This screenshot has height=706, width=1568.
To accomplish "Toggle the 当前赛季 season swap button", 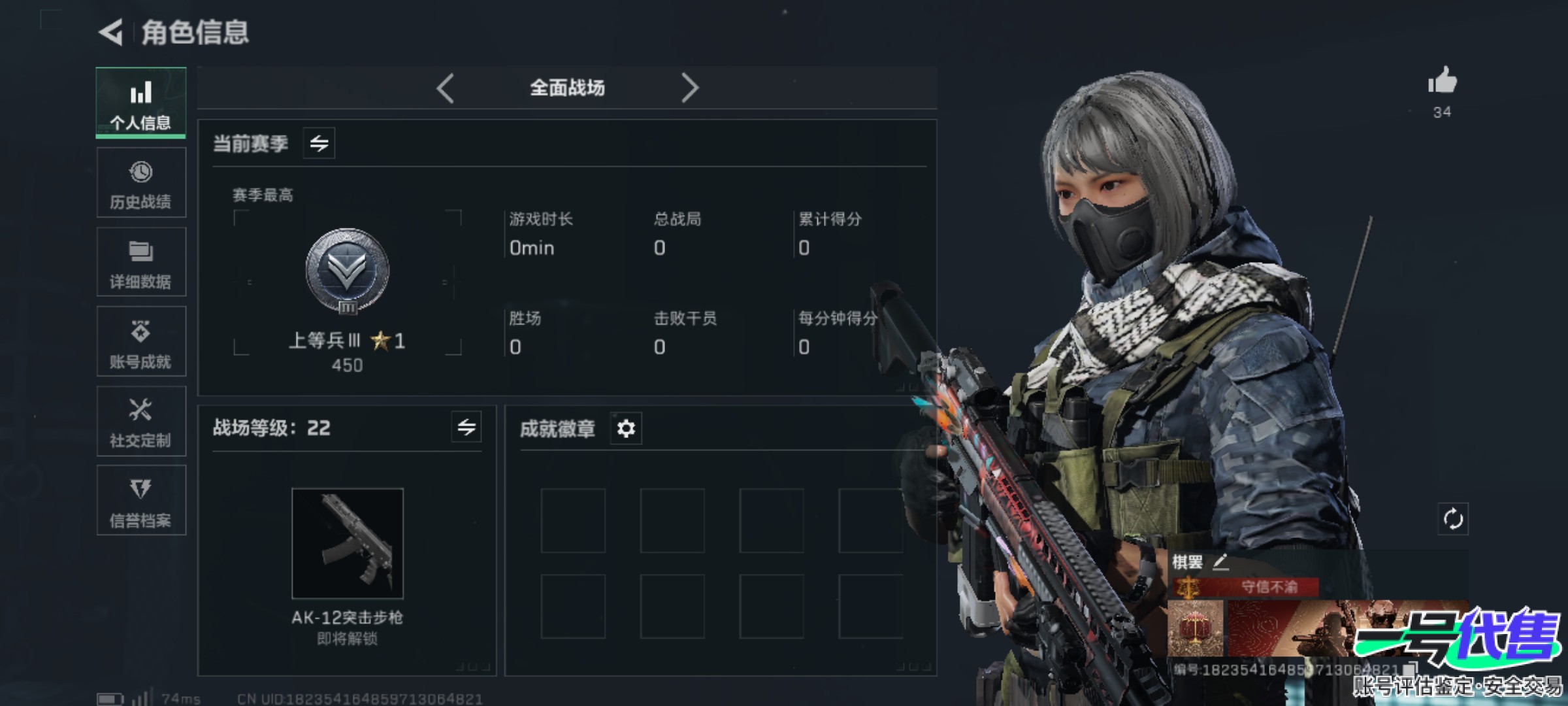I will (x=319, y=143).
